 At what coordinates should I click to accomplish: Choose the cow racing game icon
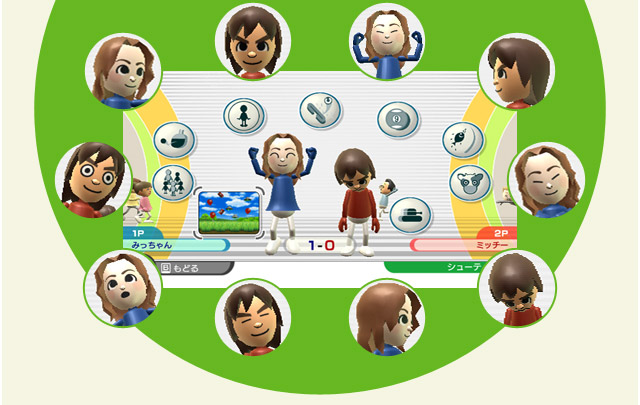[468, 182]
